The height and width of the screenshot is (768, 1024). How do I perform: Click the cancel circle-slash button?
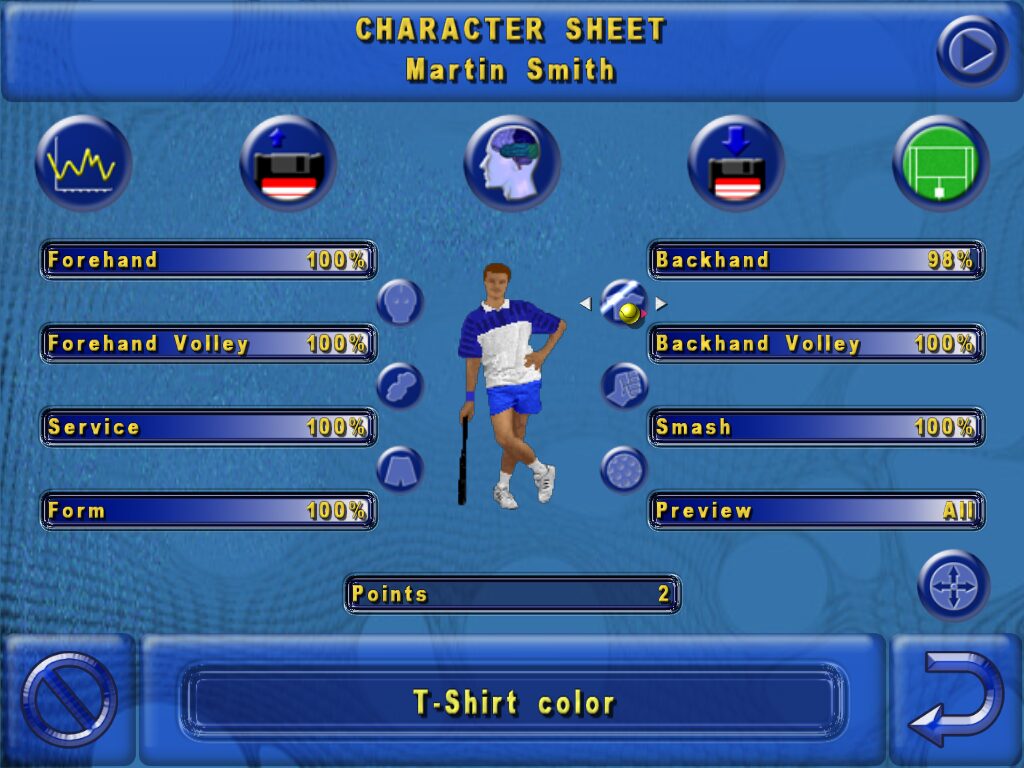click(x=69, y=699)
